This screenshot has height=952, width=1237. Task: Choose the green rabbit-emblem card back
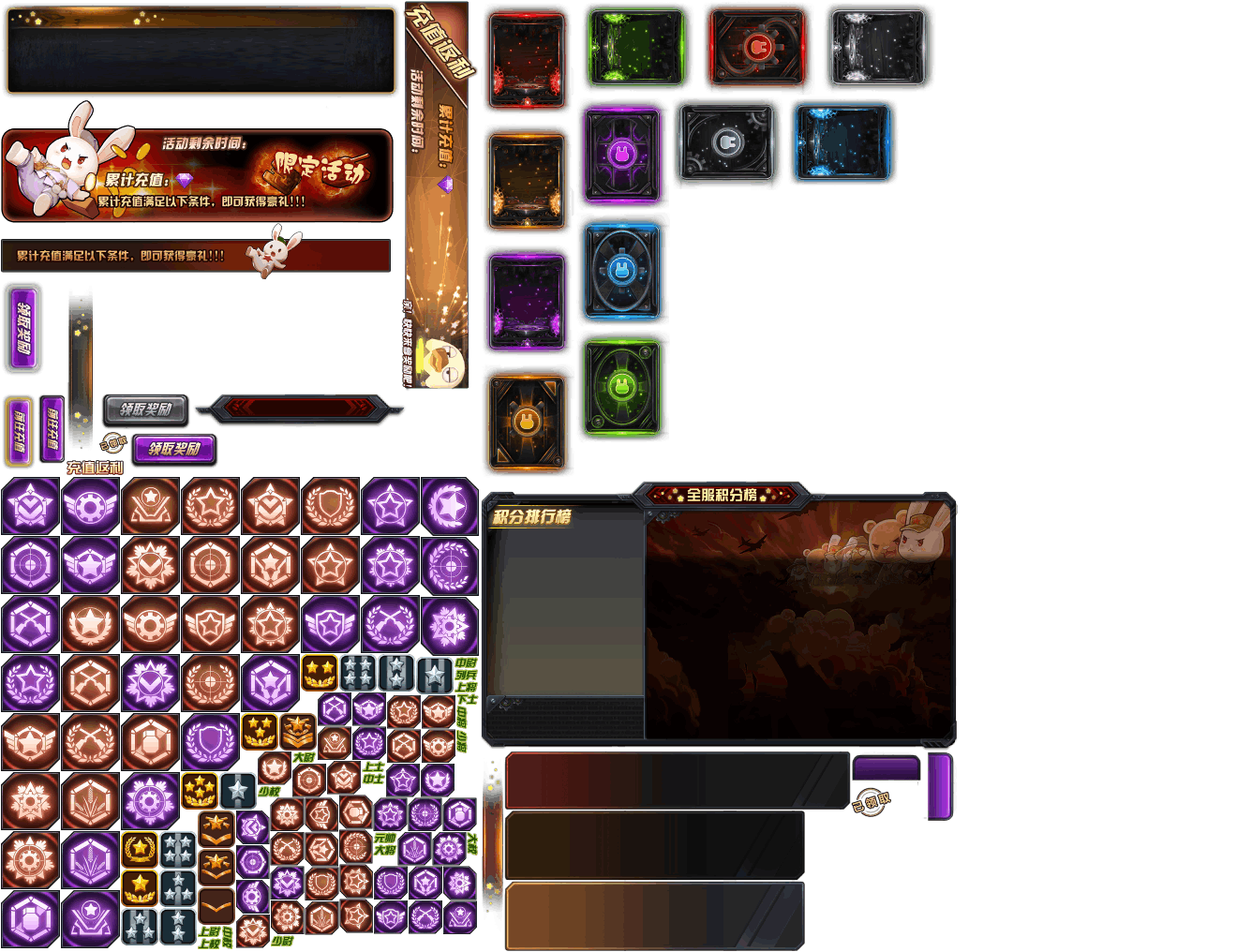click(x=622, y=385)
